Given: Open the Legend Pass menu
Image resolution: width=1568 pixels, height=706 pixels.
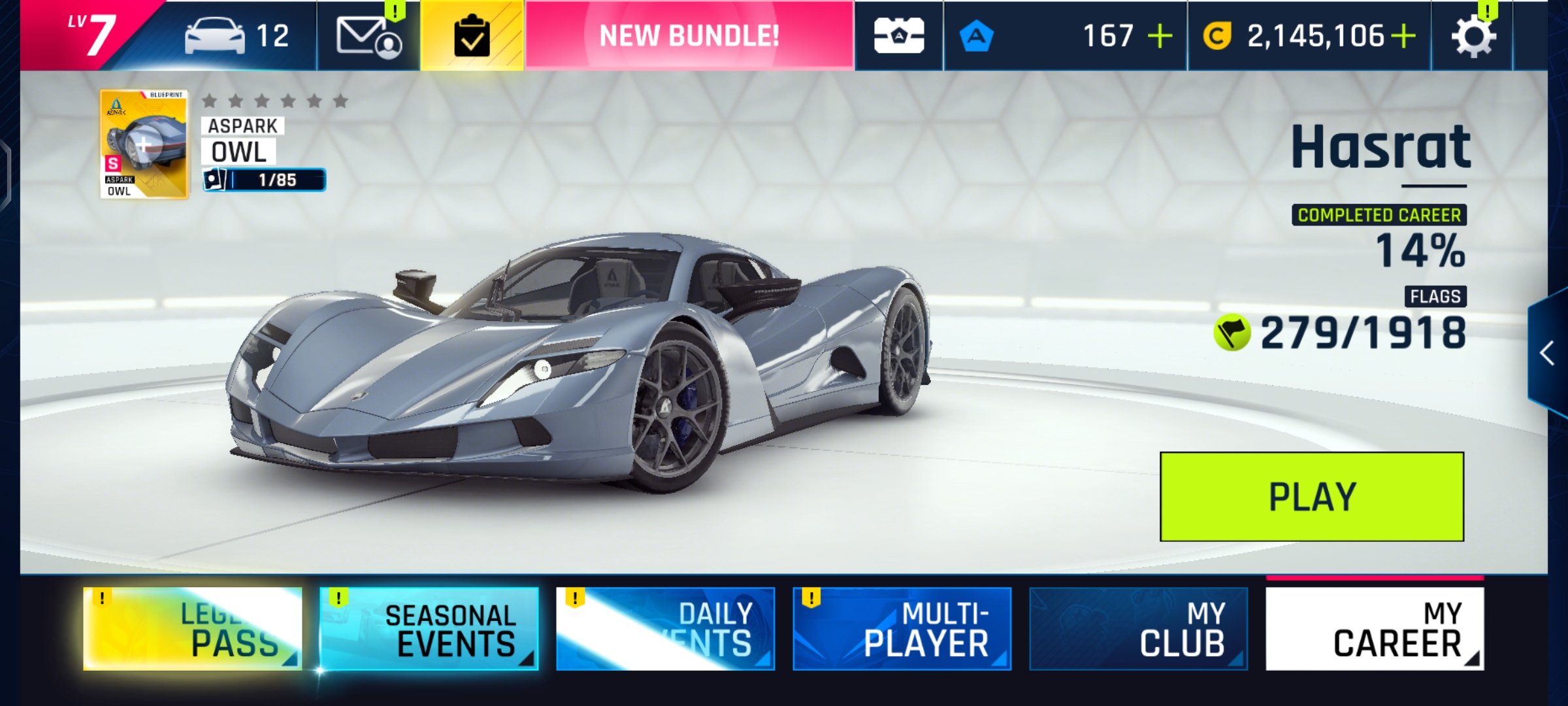Looking at the screenshot, I should click(x=193, y=629).
